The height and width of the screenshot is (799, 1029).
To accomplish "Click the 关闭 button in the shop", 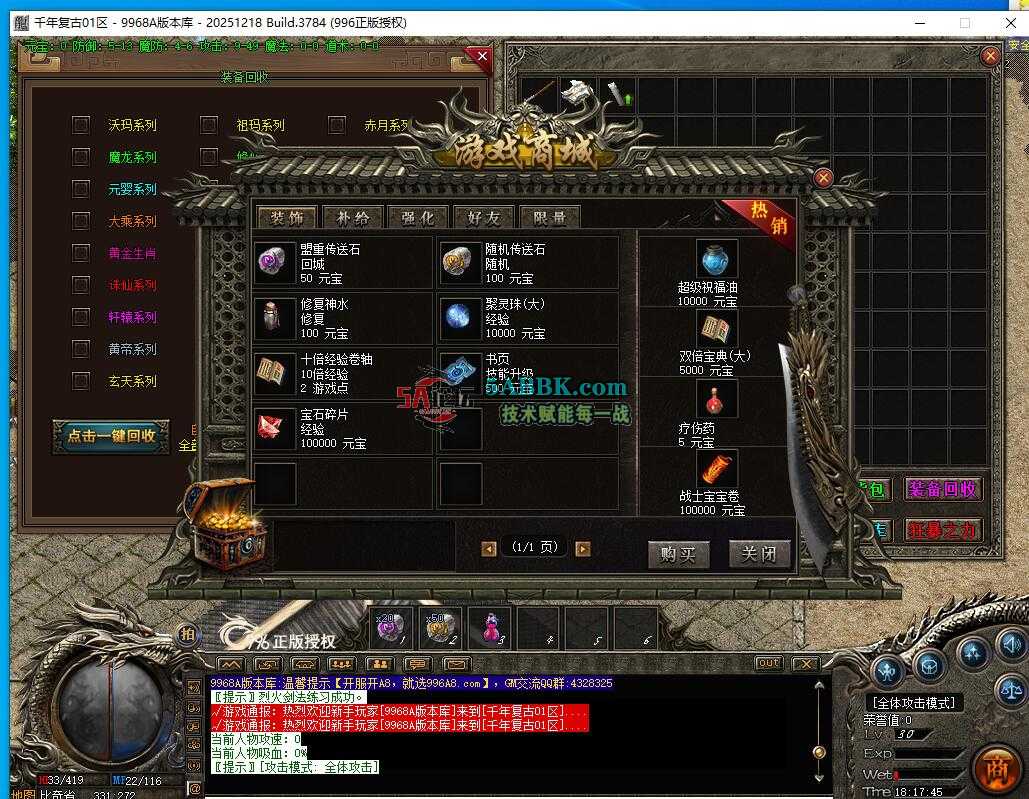I will 758,554.
